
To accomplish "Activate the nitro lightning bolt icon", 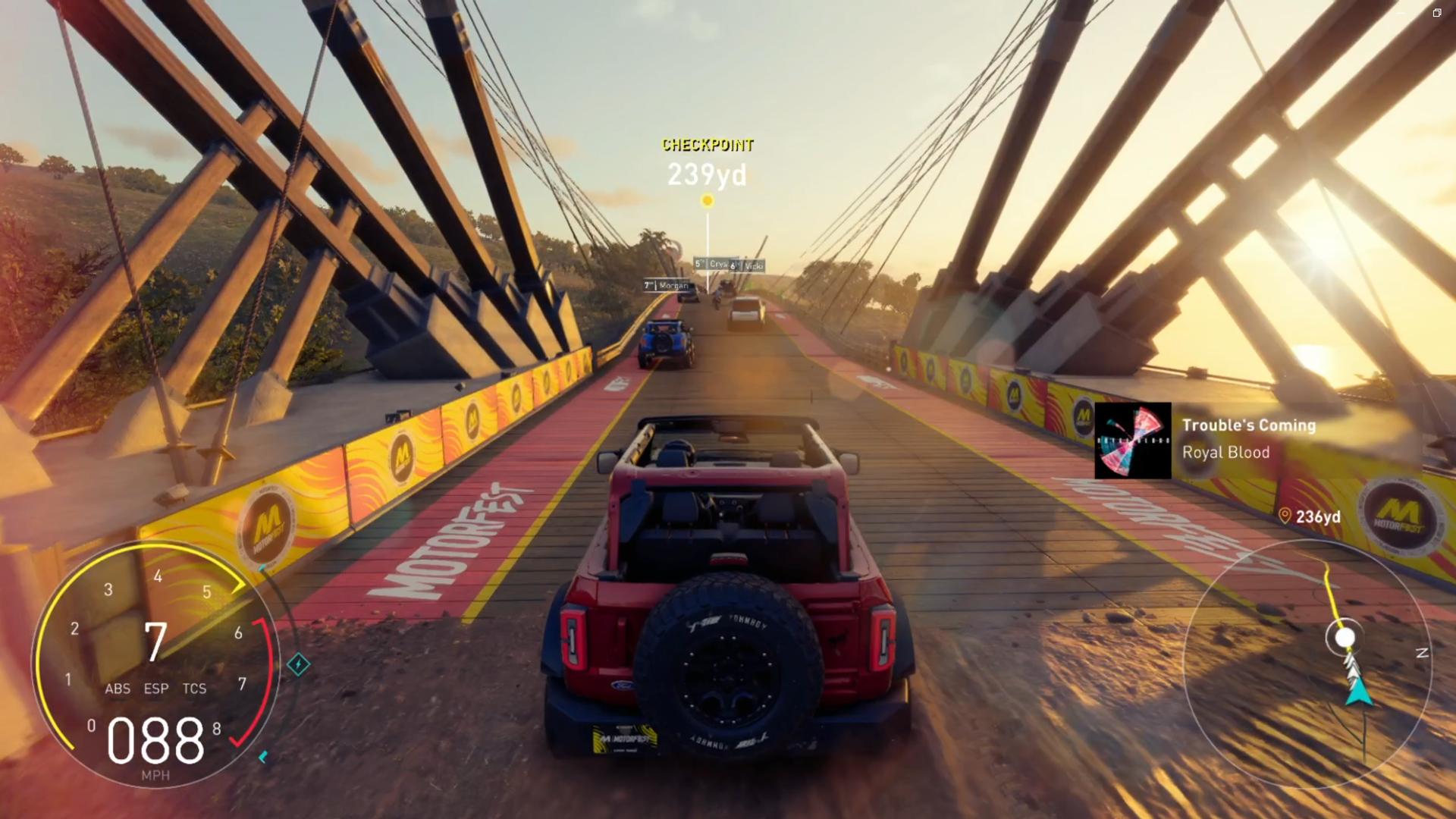I will pyautogui.click(x=298, y=665).
